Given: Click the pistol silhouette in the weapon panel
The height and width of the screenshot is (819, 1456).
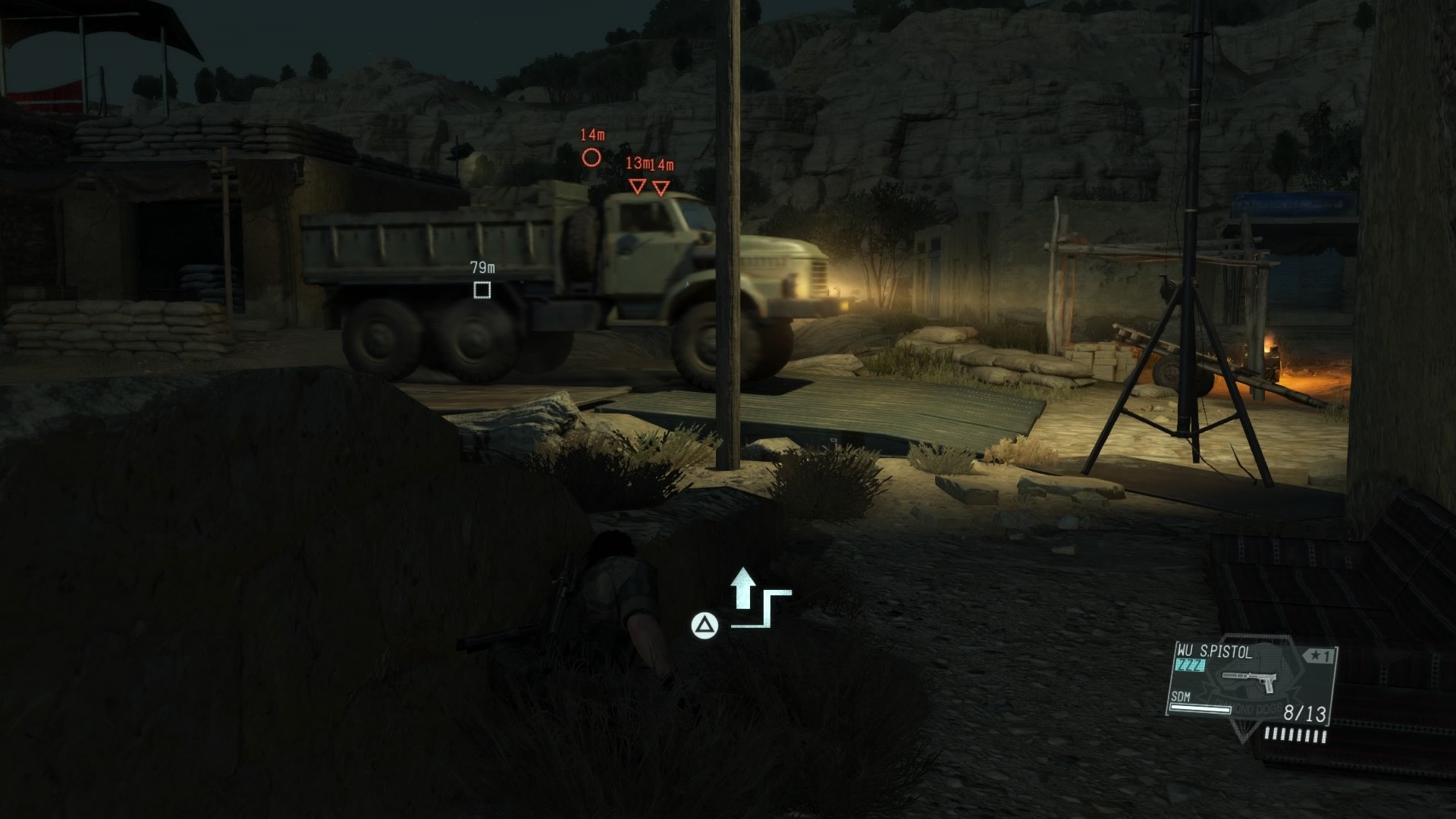Looking at the screenshot, I should click(x=1249, y=682).
